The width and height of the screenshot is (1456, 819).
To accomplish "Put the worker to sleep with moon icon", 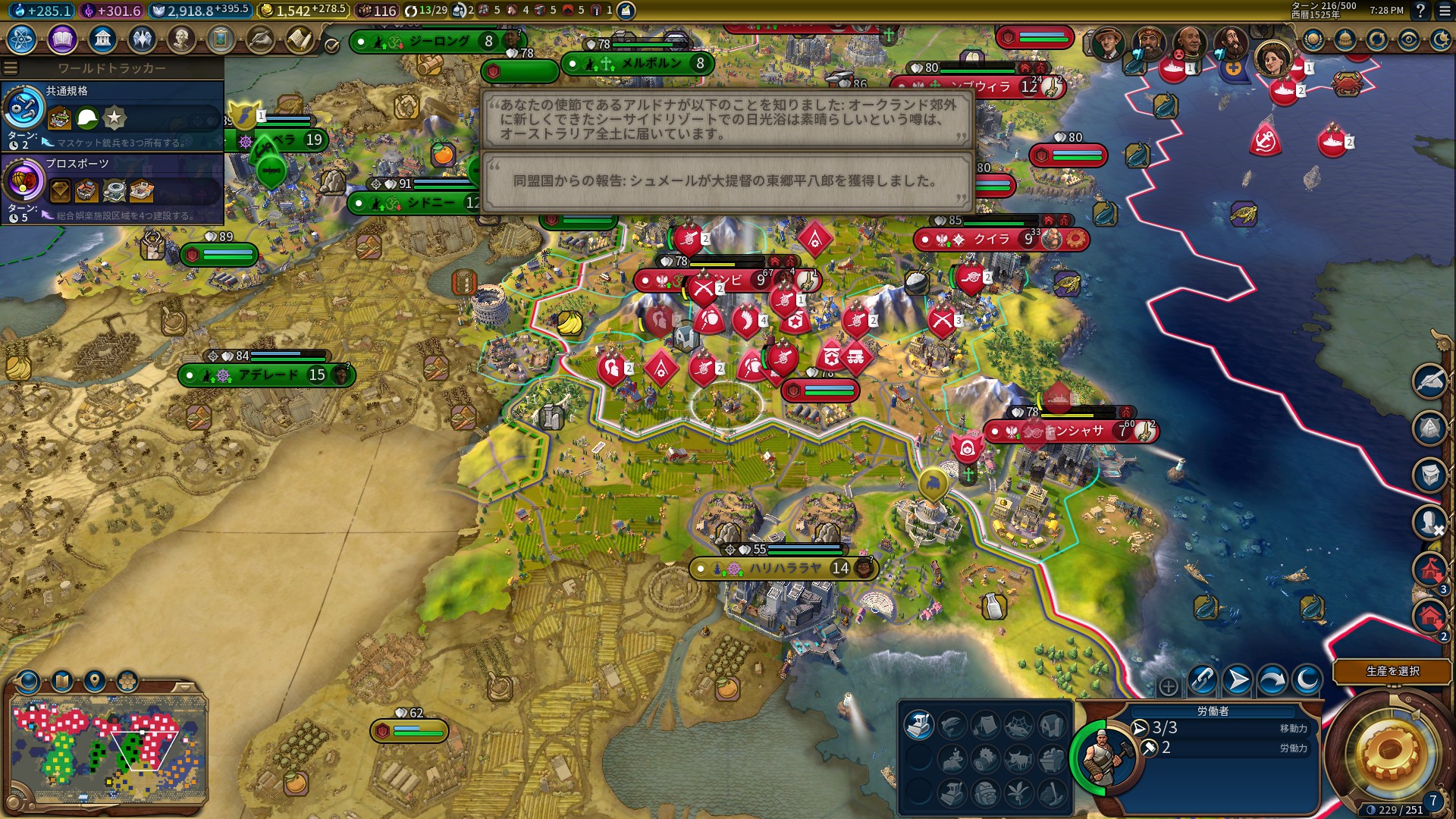I will 1307,680.
